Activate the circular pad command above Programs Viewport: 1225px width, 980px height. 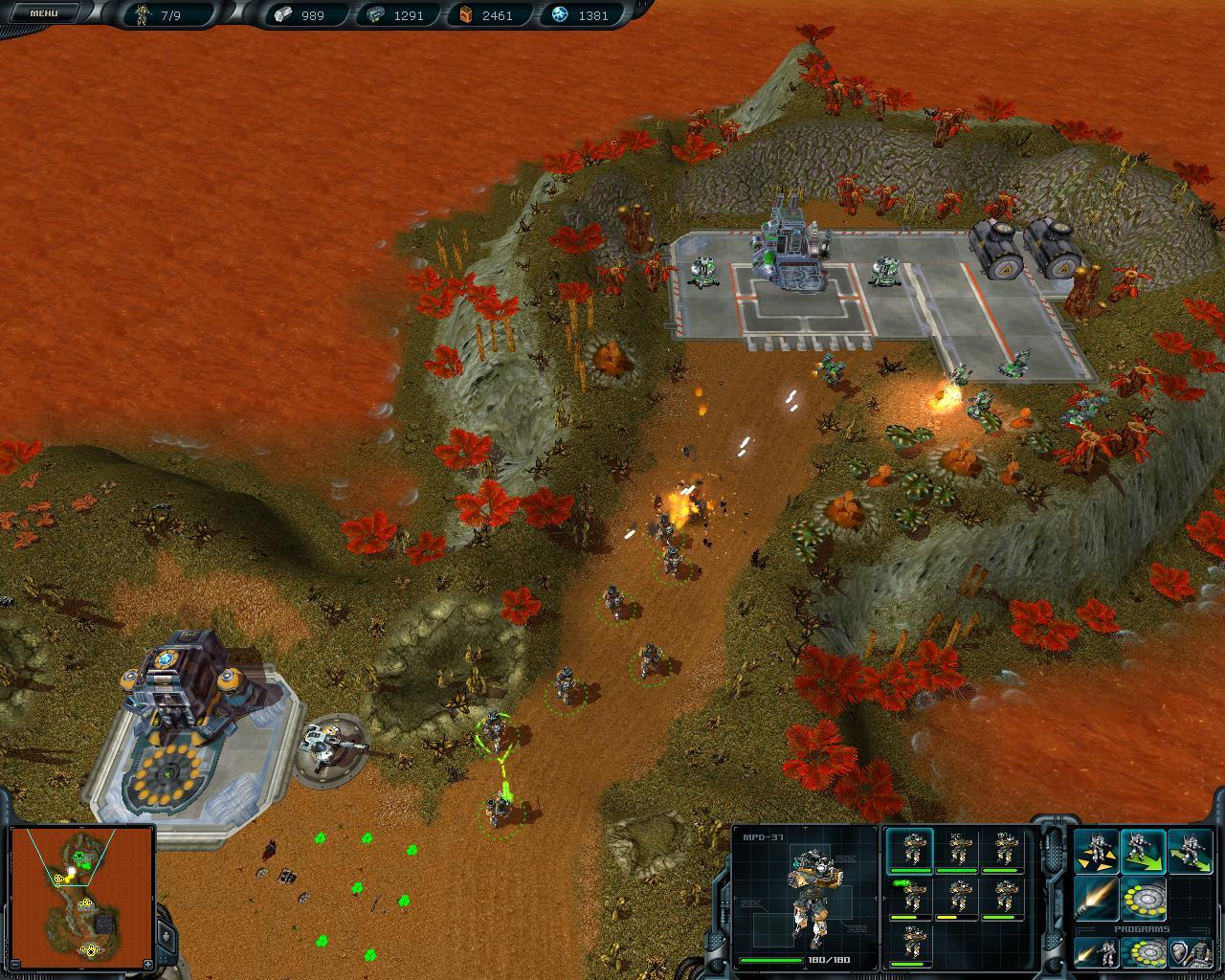pos(1142,900)
